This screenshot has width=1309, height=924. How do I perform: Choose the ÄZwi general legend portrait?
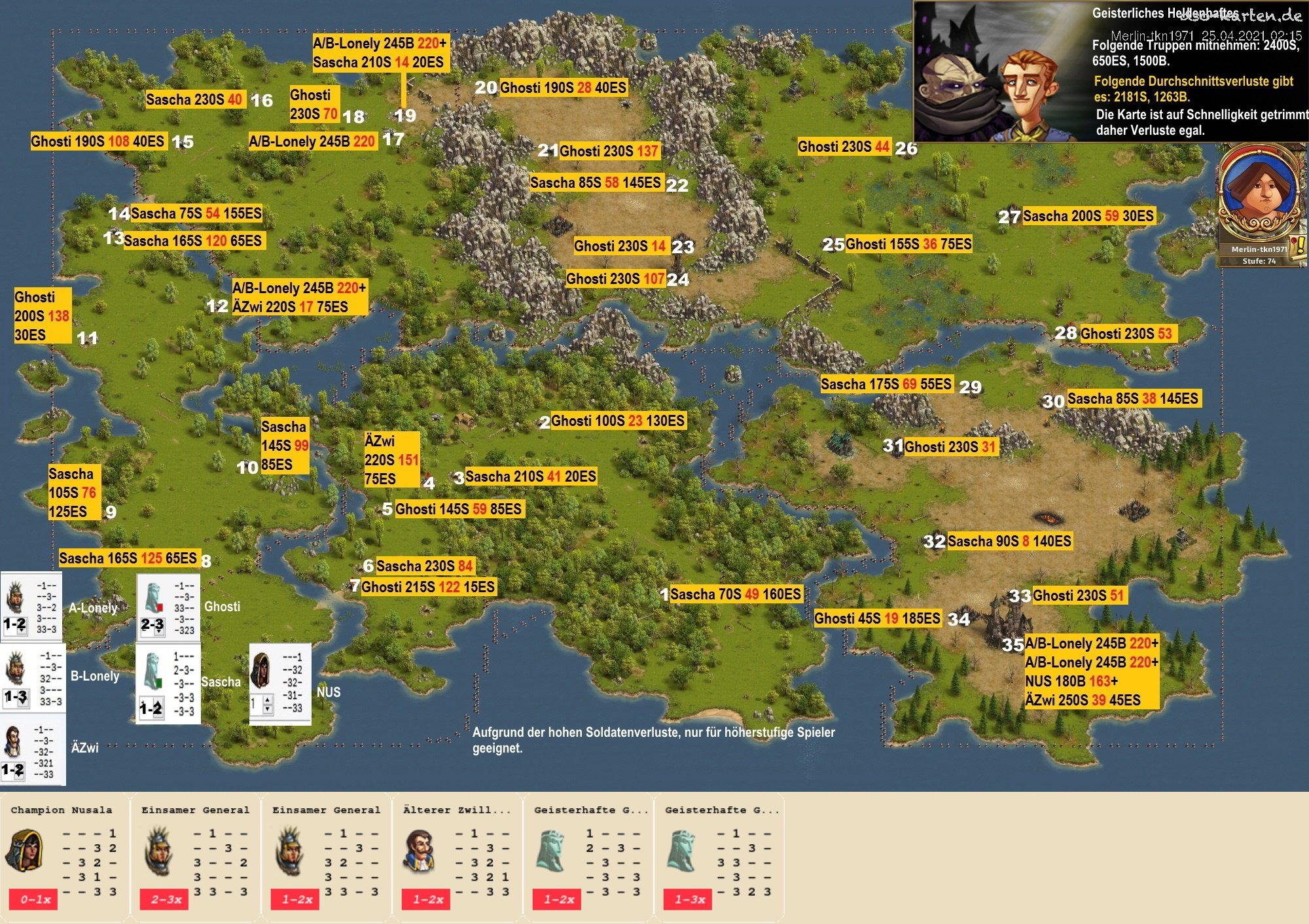click(x=13, y=741)
